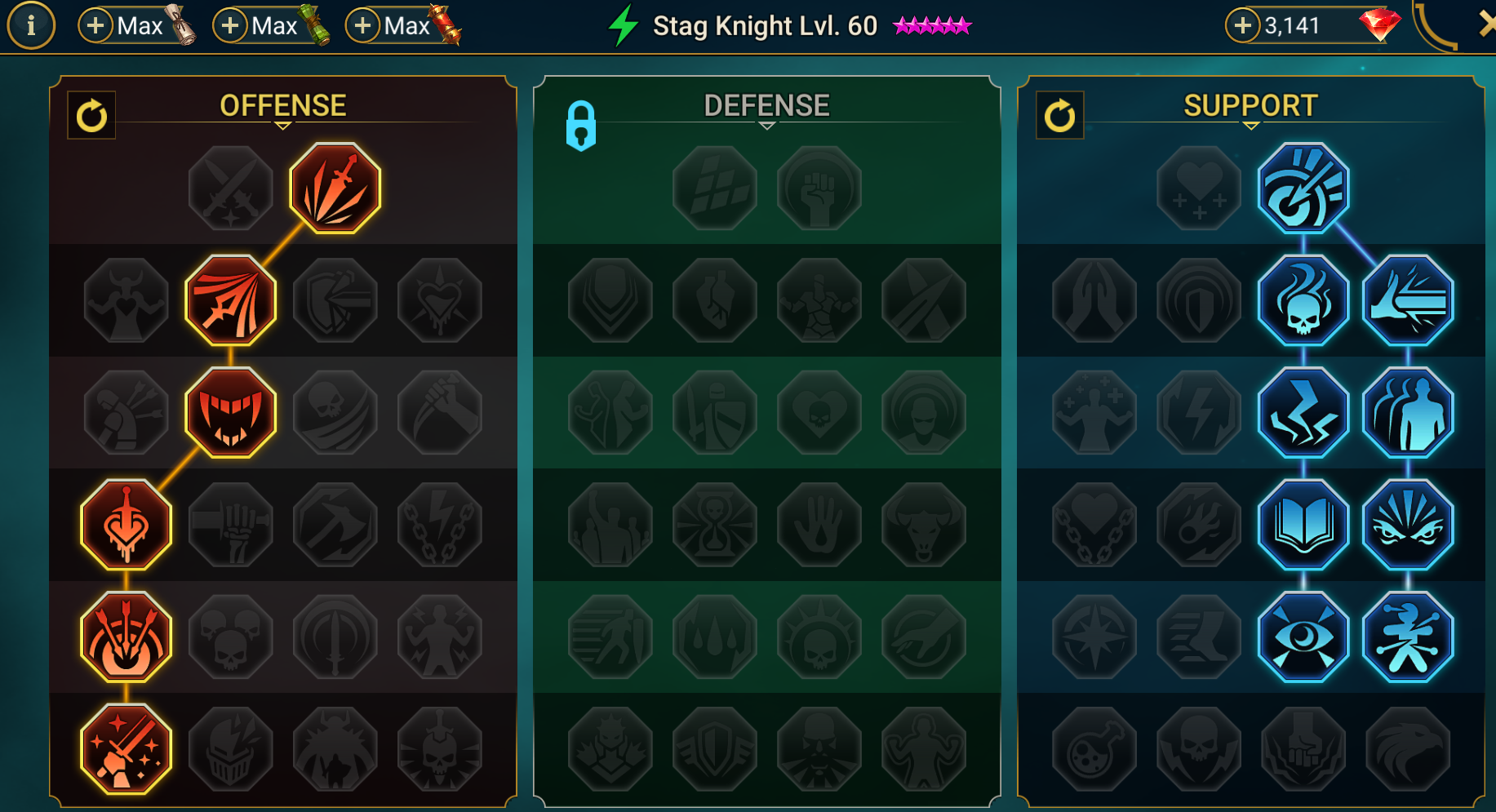Expand the chevron under the Defense header
1496x812 pixels.
(x=766, y=127)
